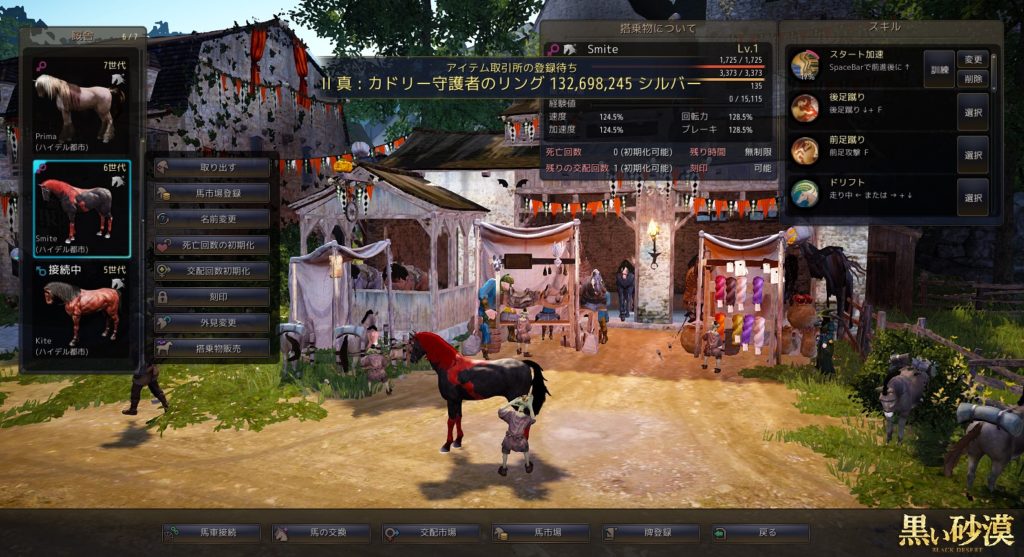Image resolution: width=1024 pixels, height=557 pixels.
Task: Click 選択 next to the ドリフト skill
Action: point(973,198)
